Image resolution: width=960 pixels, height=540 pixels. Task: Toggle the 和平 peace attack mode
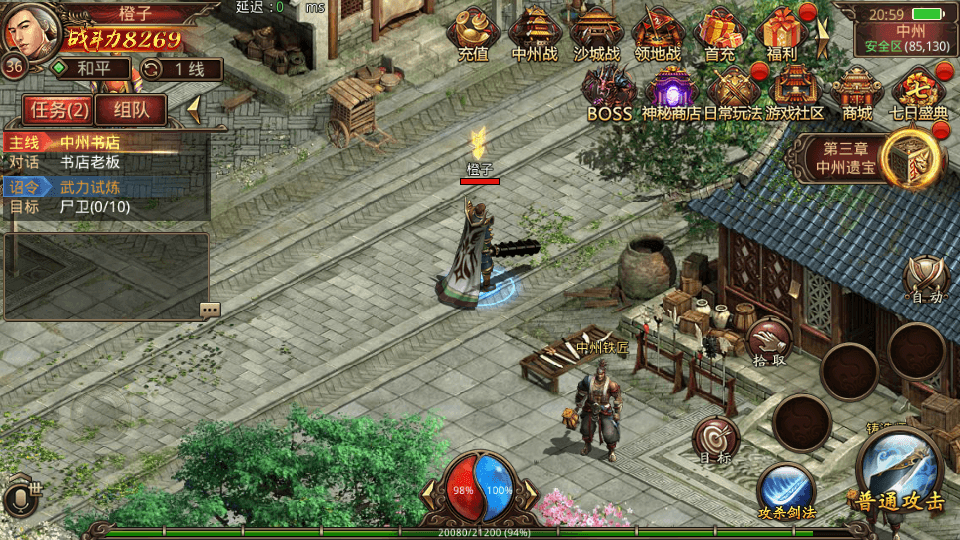click(90, 69)
